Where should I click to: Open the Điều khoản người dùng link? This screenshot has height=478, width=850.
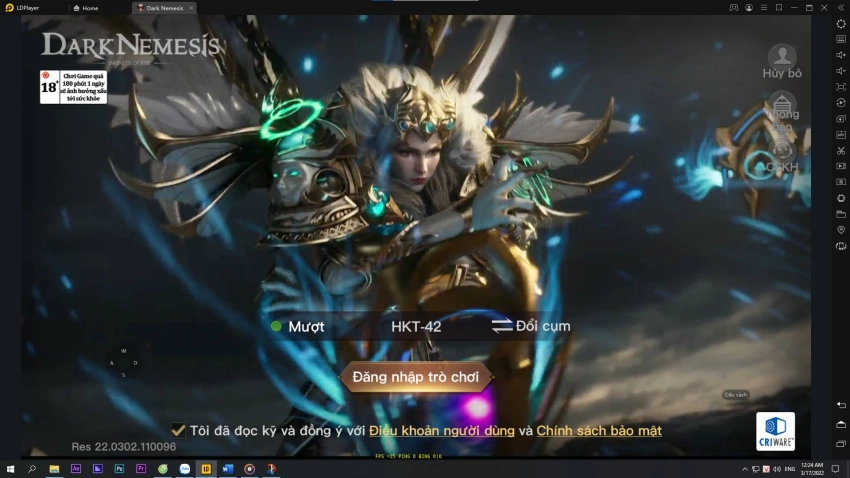442,431
